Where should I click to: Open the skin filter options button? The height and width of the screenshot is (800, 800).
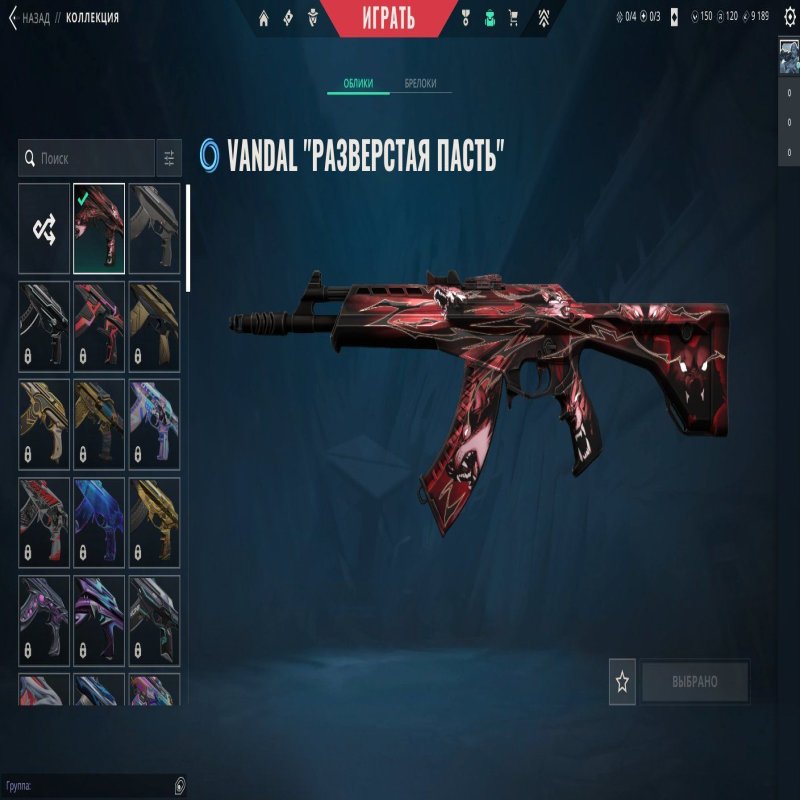[169, 158]
